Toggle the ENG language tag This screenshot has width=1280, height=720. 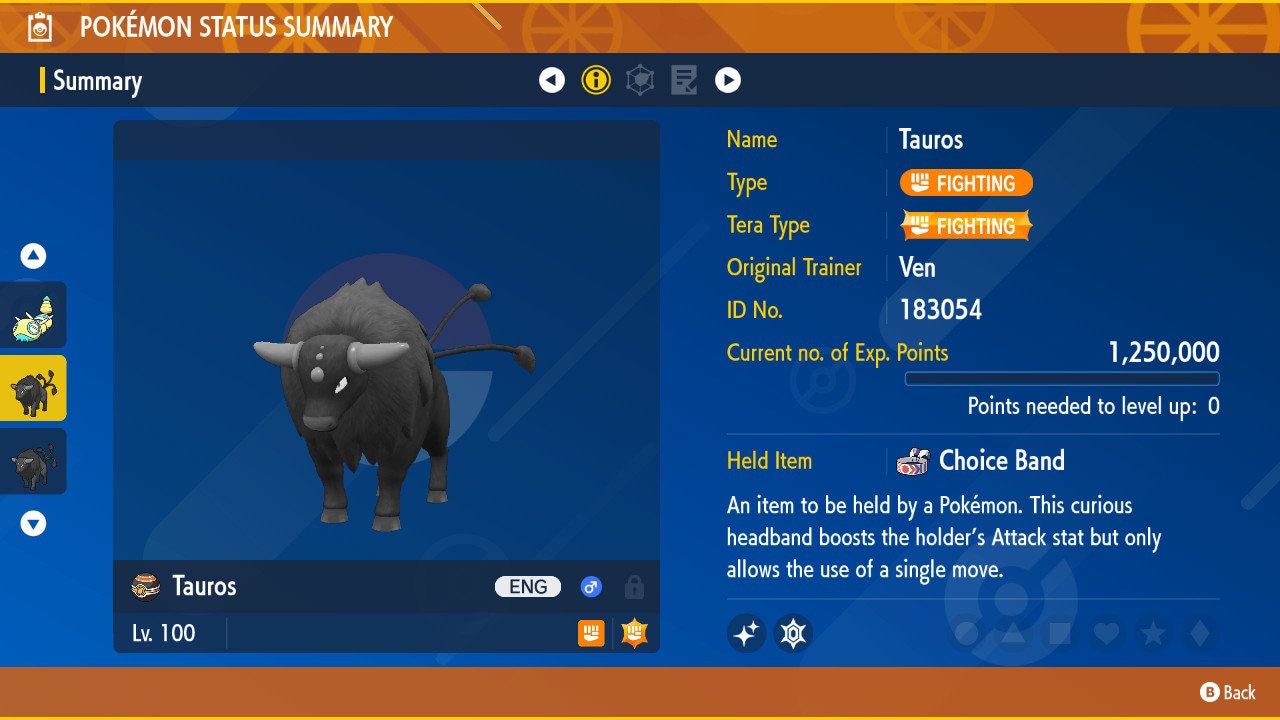527,587
